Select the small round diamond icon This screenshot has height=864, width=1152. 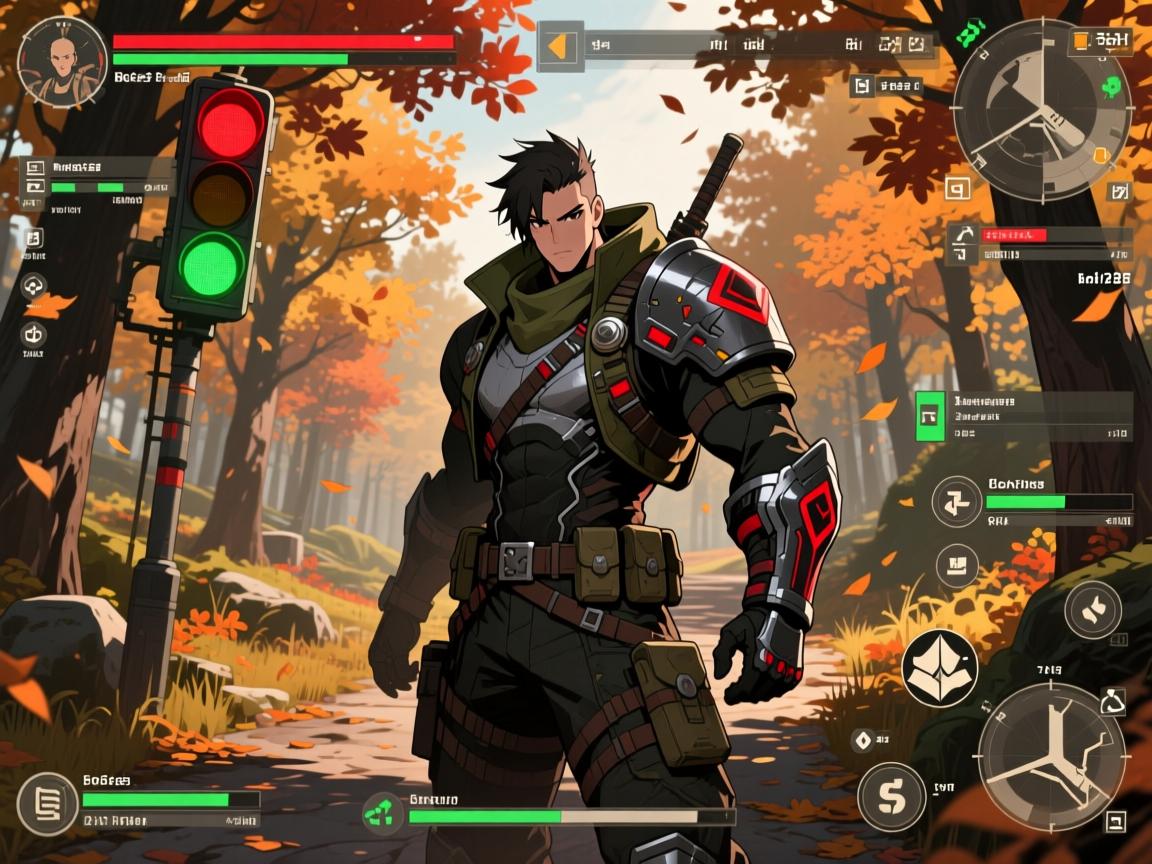tap(861, 740)
